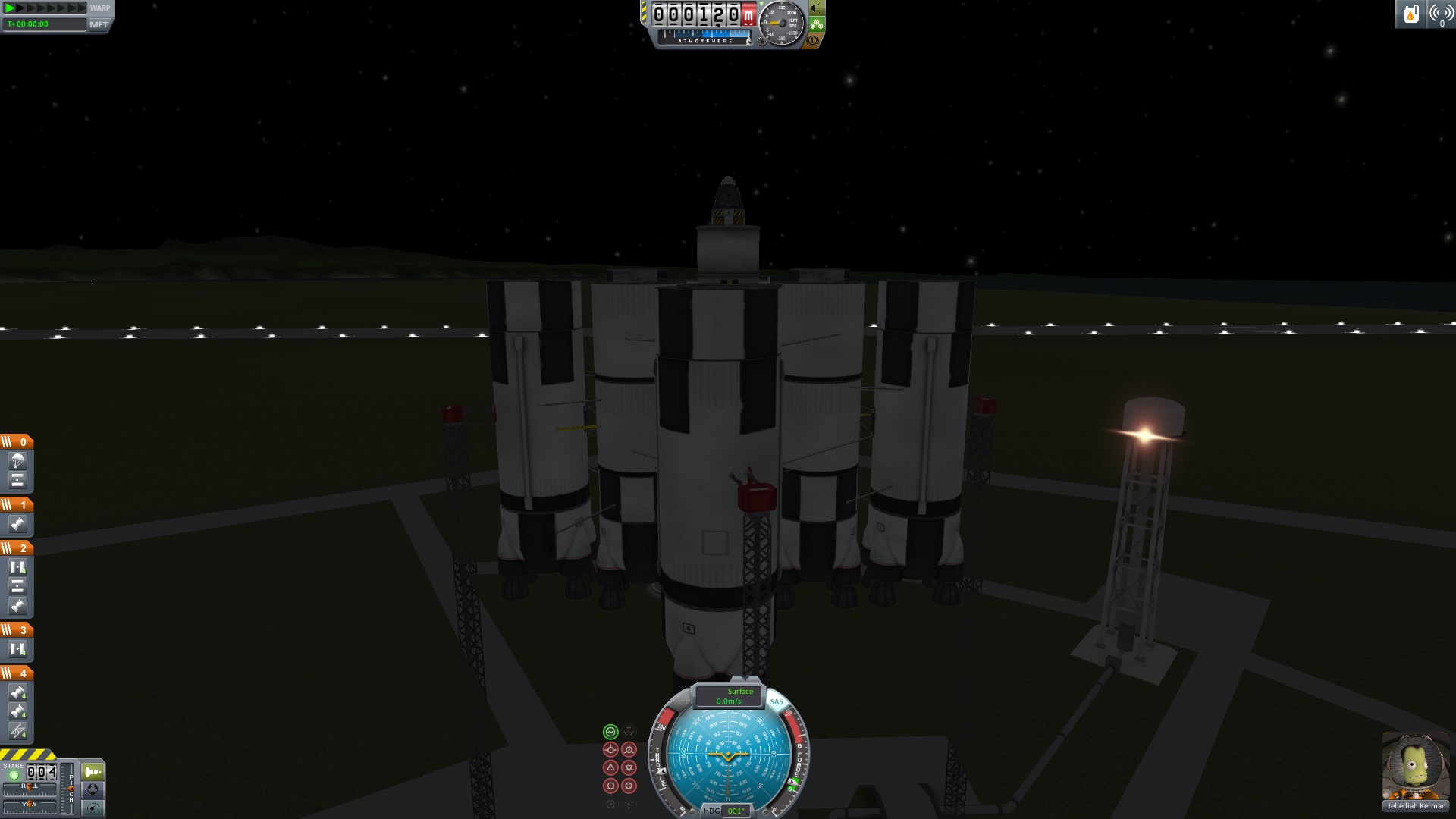Select the stability assist SAS mode
1456x819 pixels.
coord(610,732)
